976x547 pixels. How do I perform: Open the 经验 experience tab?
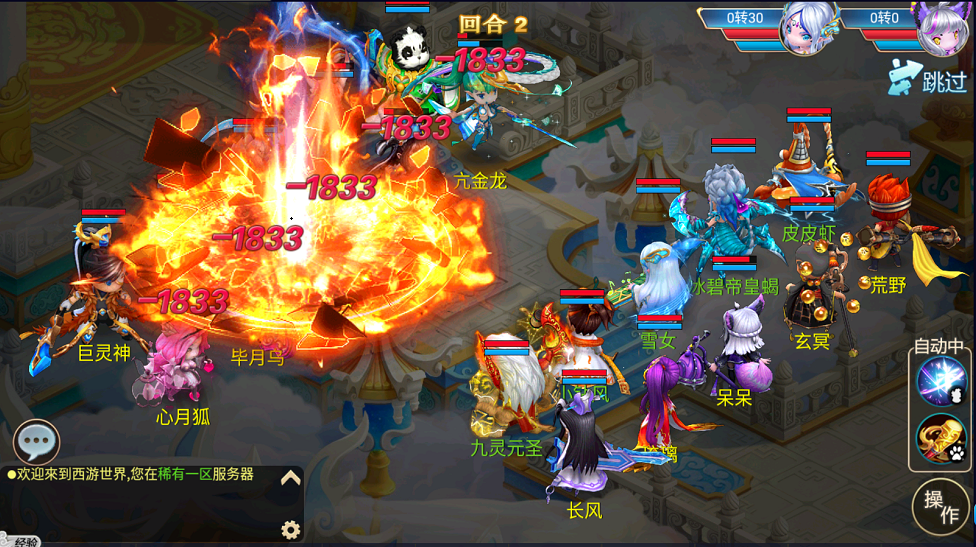[x=24, y=541]
